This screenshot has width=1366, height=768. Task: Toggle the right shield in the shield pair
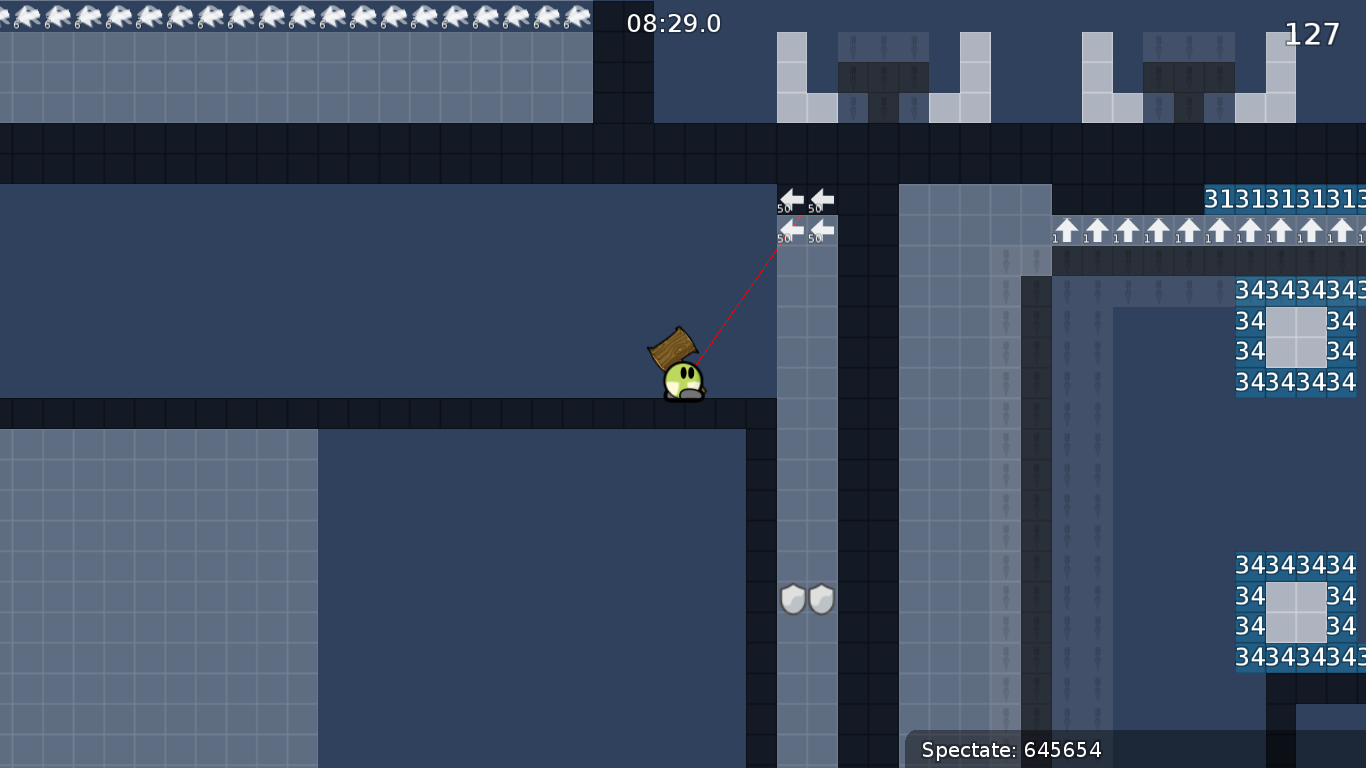pyautogui.click(x=820, y=598)
